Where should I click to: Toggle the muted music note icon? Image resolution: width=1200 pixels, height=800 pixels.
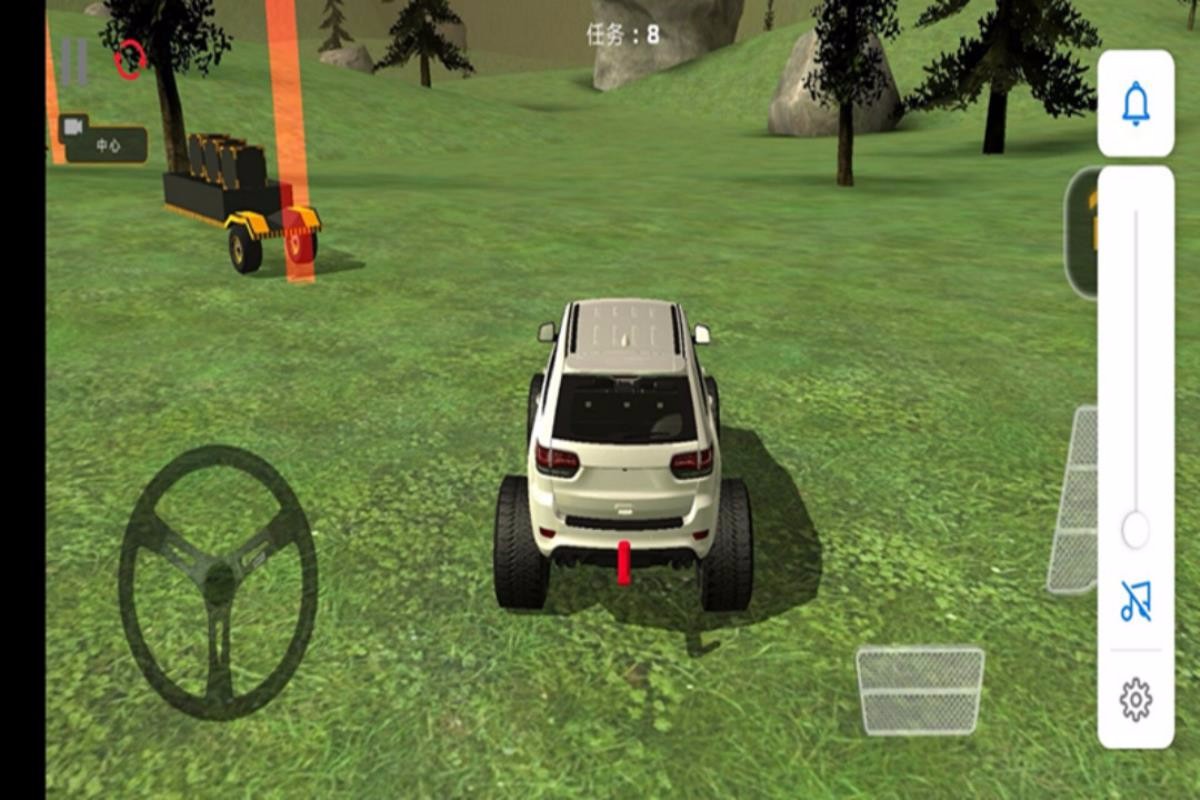click(x=1135, y=602)
